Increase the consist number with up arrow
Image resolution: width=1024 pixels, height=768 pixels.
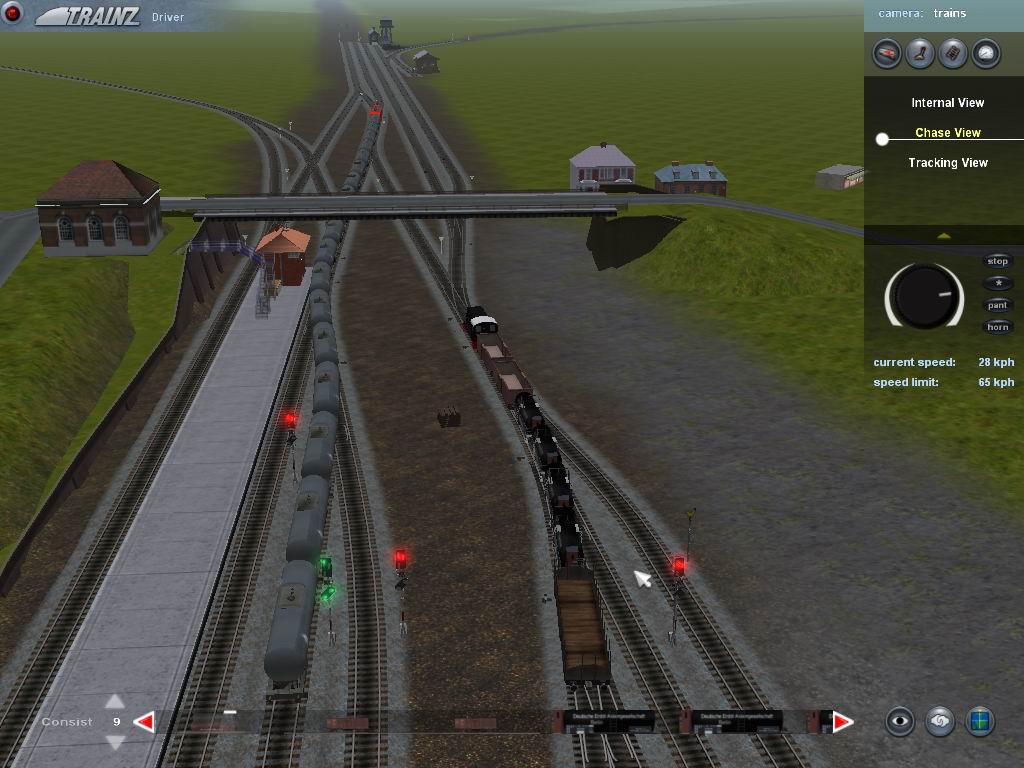click(x=115, y=702)
